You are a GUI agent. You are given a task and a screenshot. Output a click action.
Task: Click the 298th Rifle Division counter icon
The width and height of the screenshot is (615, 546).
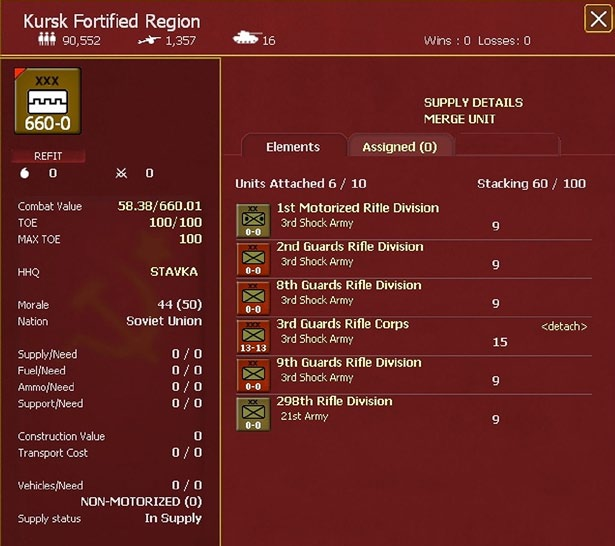[x=252, y=414]
